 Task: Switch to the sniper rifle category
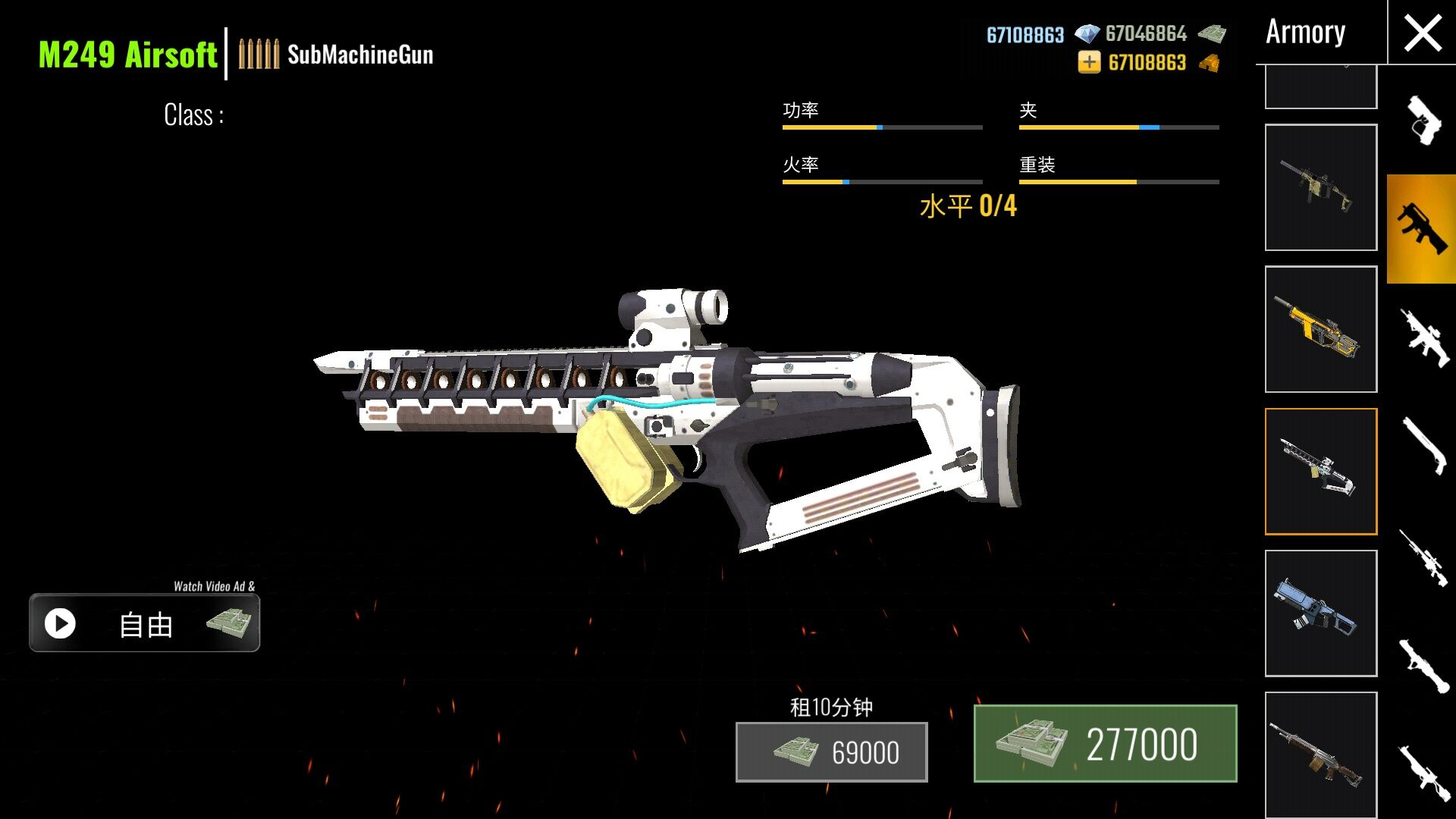tap(1422, 558)
